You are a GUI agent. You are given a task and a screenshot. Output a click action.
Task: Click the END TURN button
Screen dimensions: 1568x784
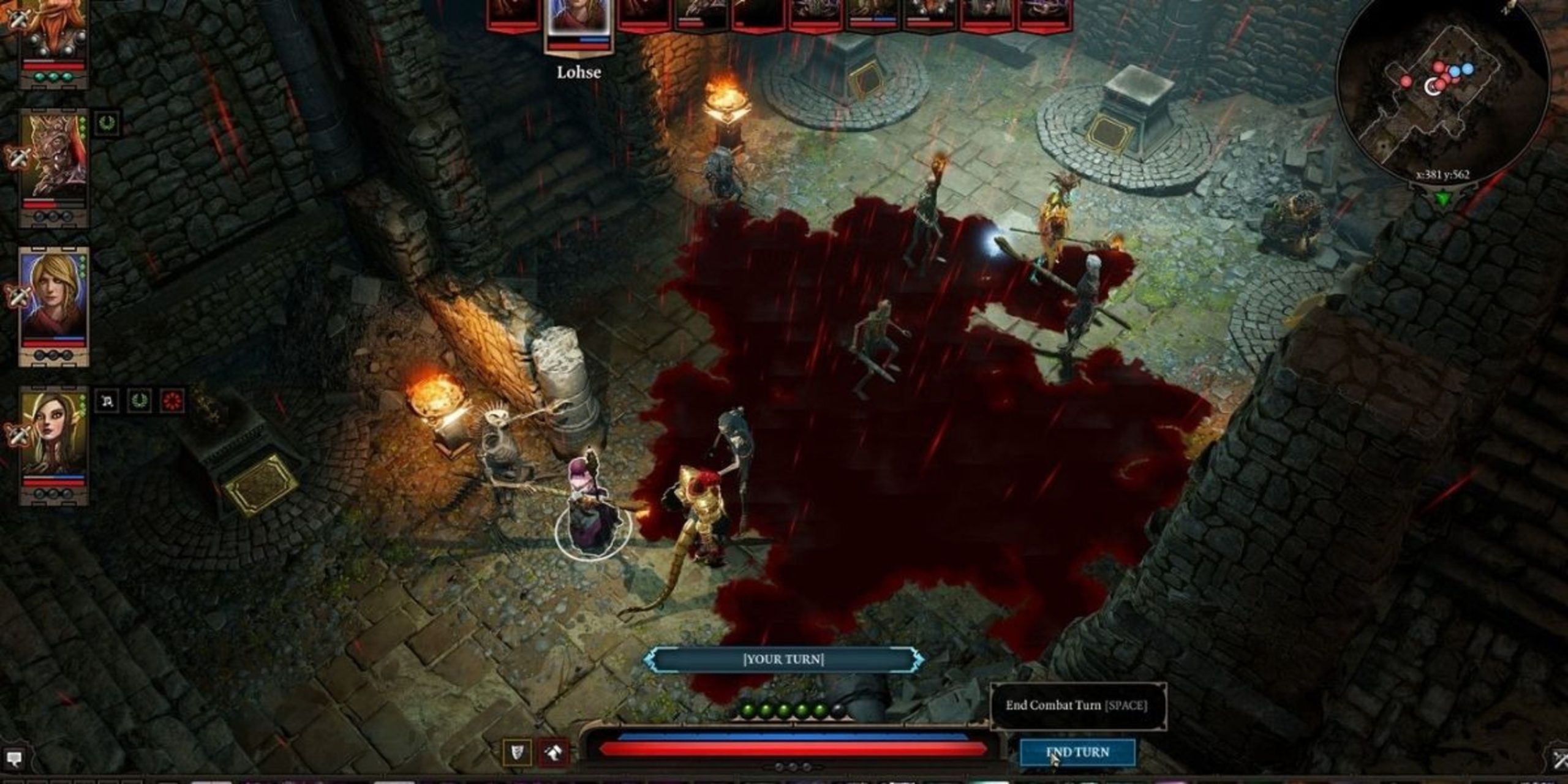pos(1077,752)
